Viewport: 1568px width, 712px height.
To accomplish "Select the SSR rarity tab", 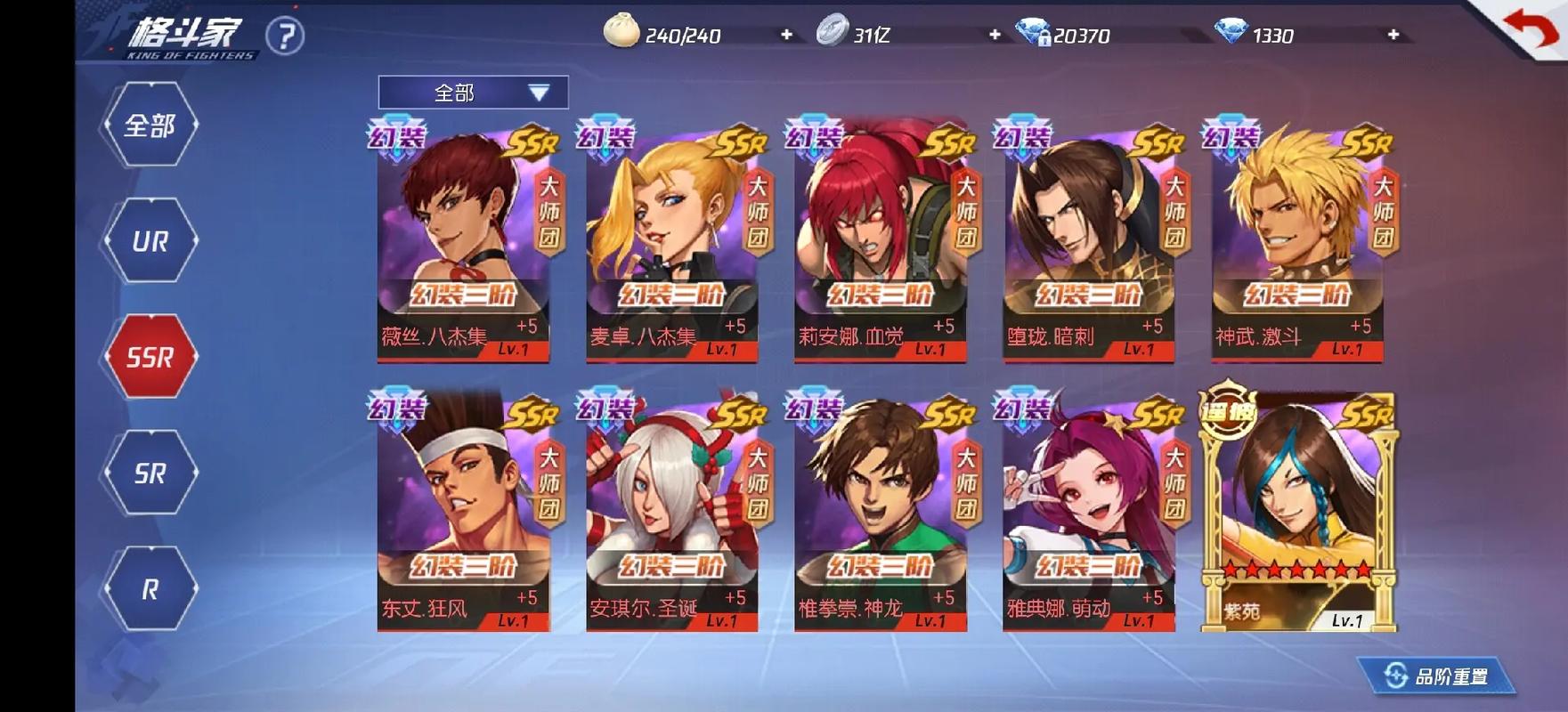I will [150, 357].
